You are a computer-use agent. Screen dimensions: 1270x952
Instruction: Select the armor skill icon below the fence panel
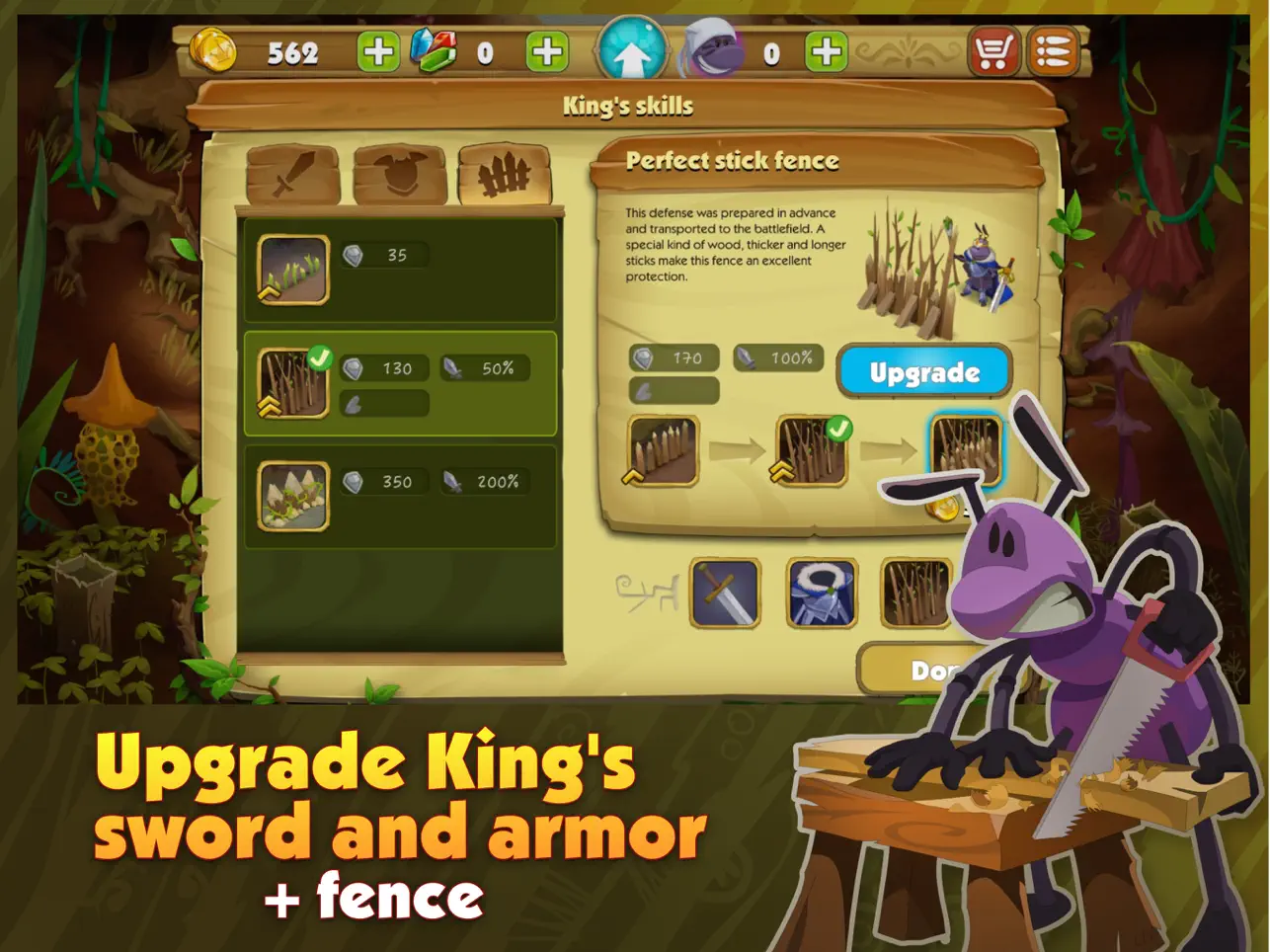tap(823, 594)
